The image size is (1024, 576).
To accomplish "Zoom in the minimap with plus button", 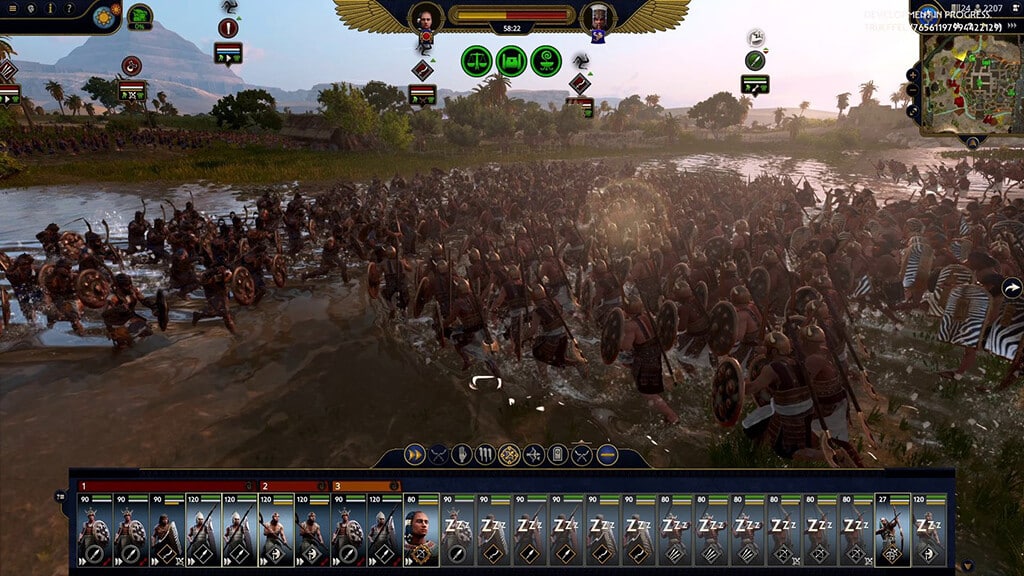I will (x=914, y=75).
